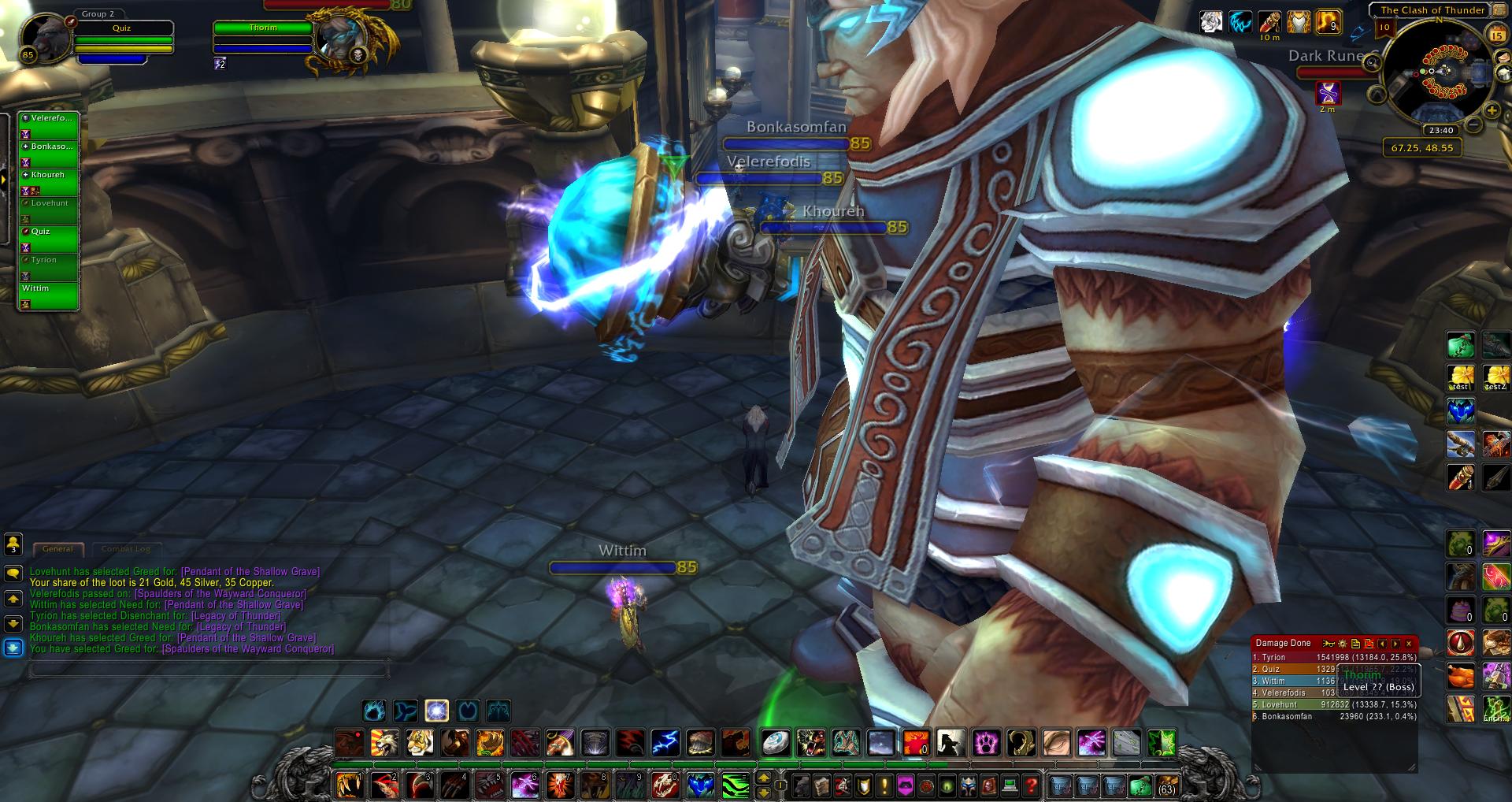Open the red question mark help button

click(x=1032, y=785)
